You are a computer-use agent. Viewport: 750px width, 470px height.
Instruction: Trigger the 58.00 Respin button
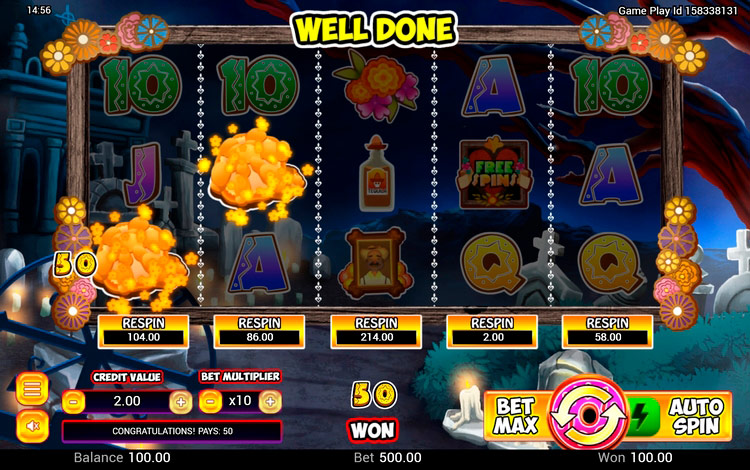click(x=607, y=331)
